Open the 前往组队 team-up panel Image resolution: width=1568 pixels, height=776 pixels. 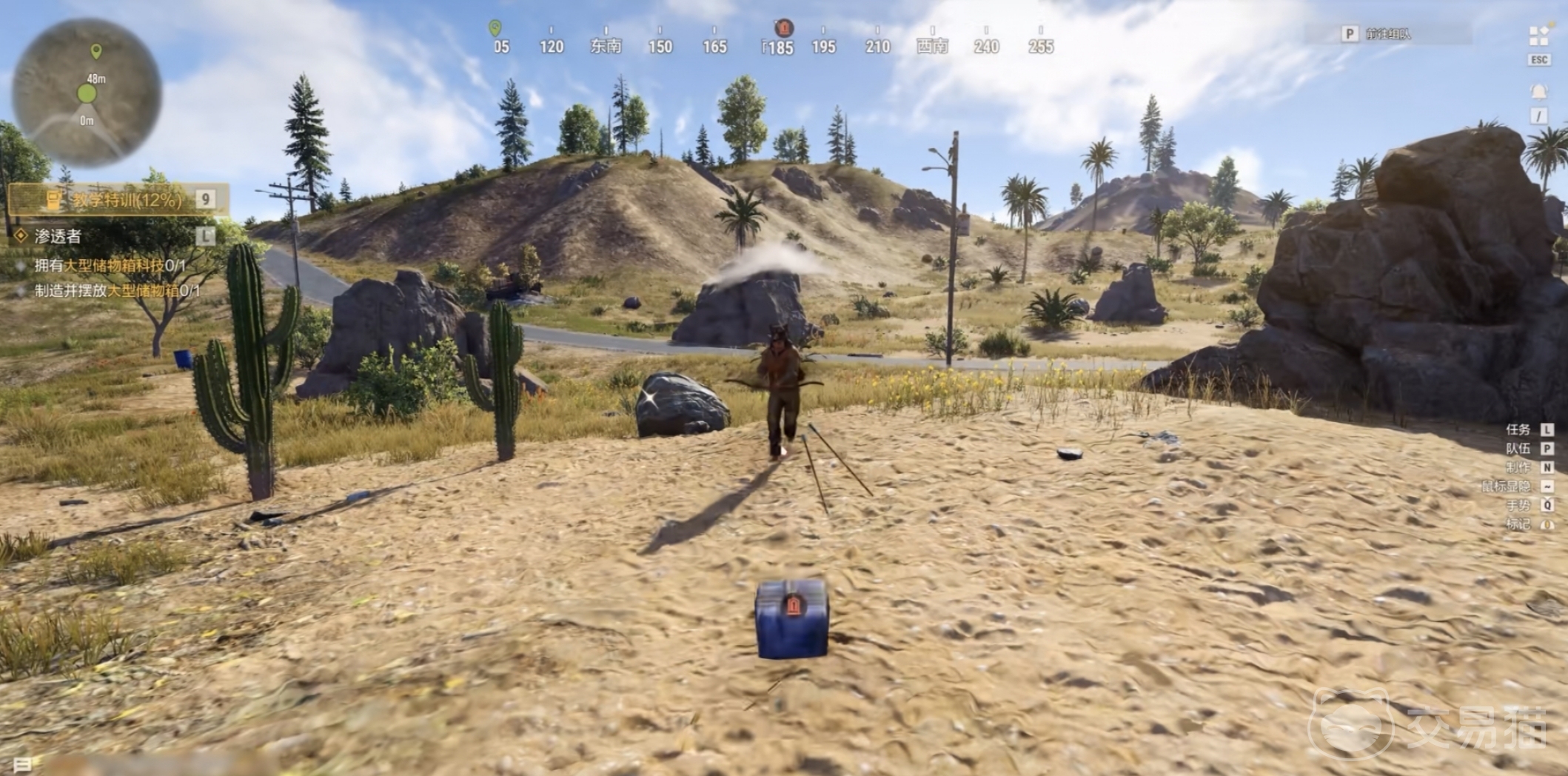[1387, 34]
